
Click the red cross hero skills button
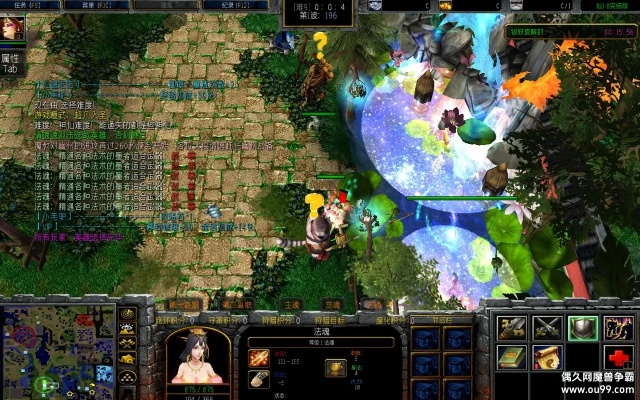[617, 357]
